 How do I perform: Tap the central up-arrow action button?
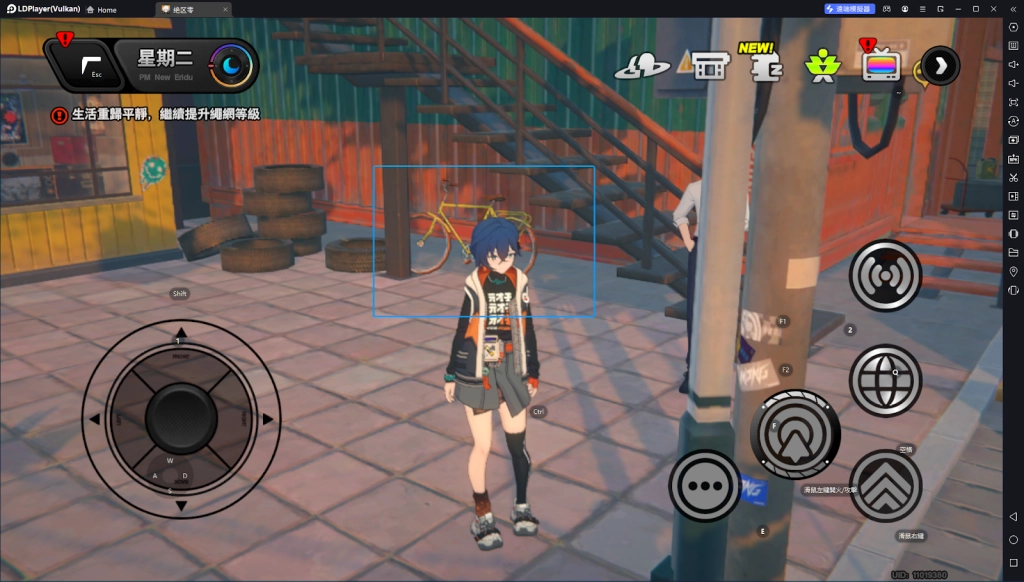click(x=795, y=434)
